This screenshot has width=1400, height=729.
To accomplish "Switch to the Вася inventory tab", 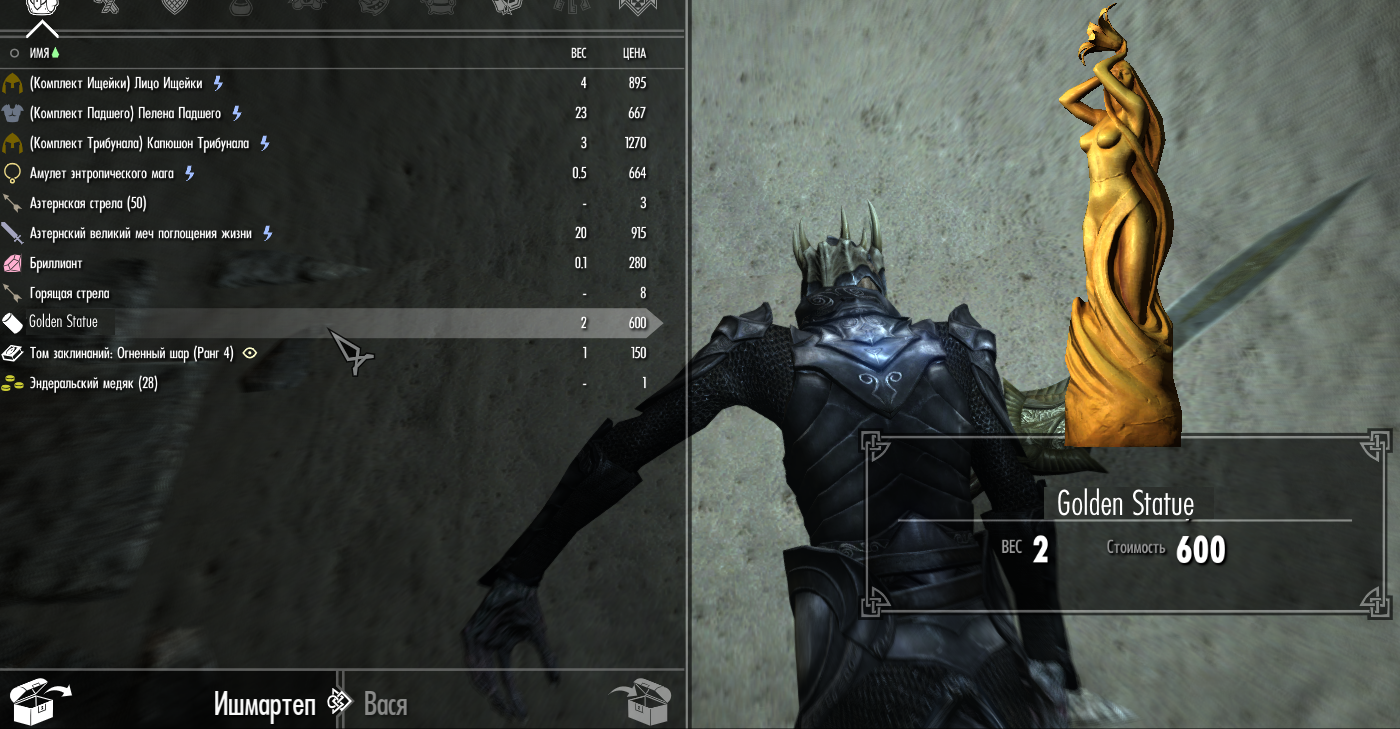I will point(385,704).
